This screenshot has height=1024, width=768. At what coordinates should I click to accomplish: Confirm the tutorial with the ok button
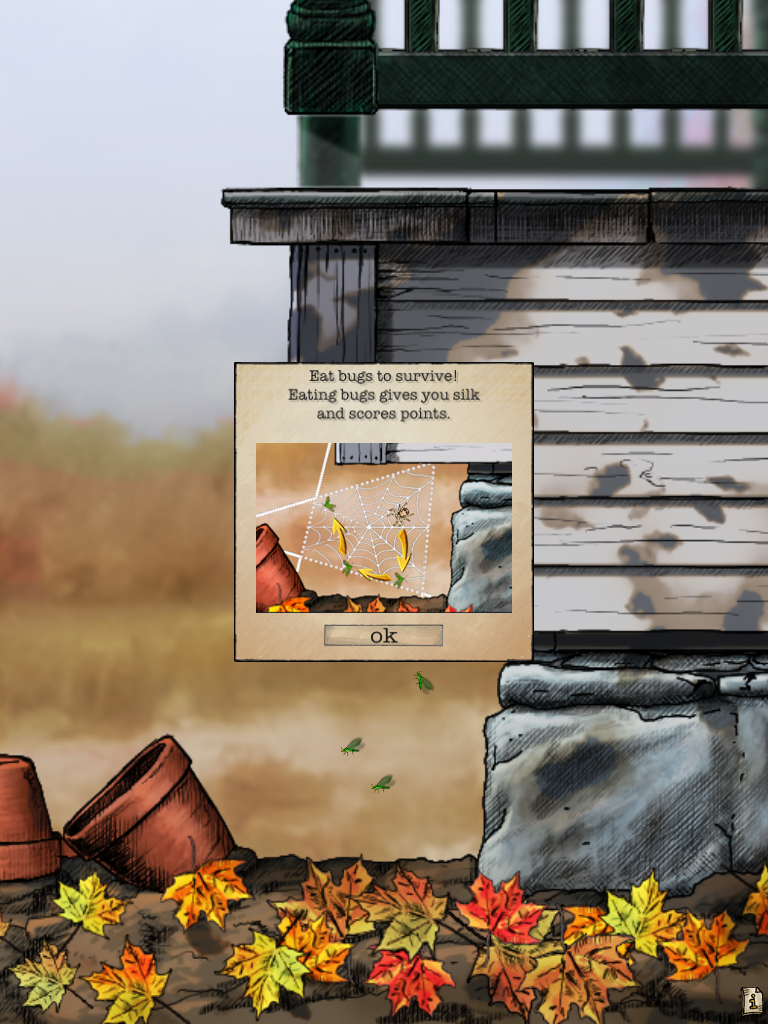point(383,635)
